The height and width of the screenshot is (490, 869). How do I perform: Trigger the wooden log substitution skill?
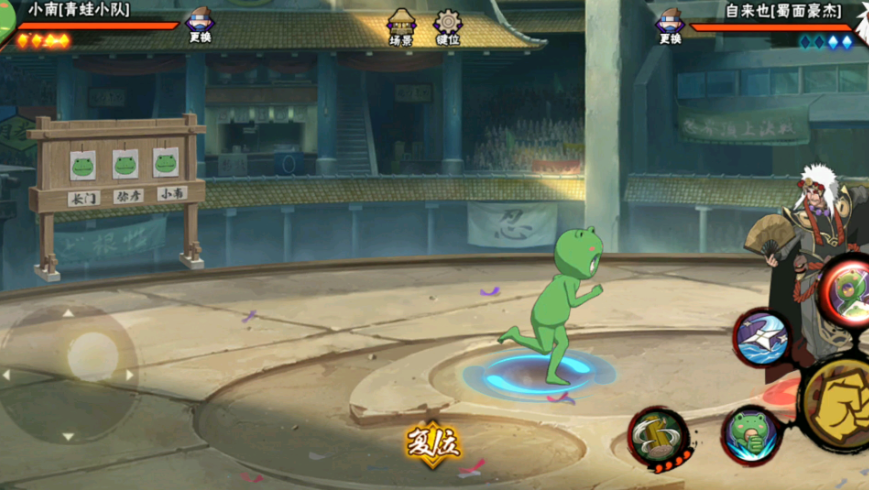659,437
